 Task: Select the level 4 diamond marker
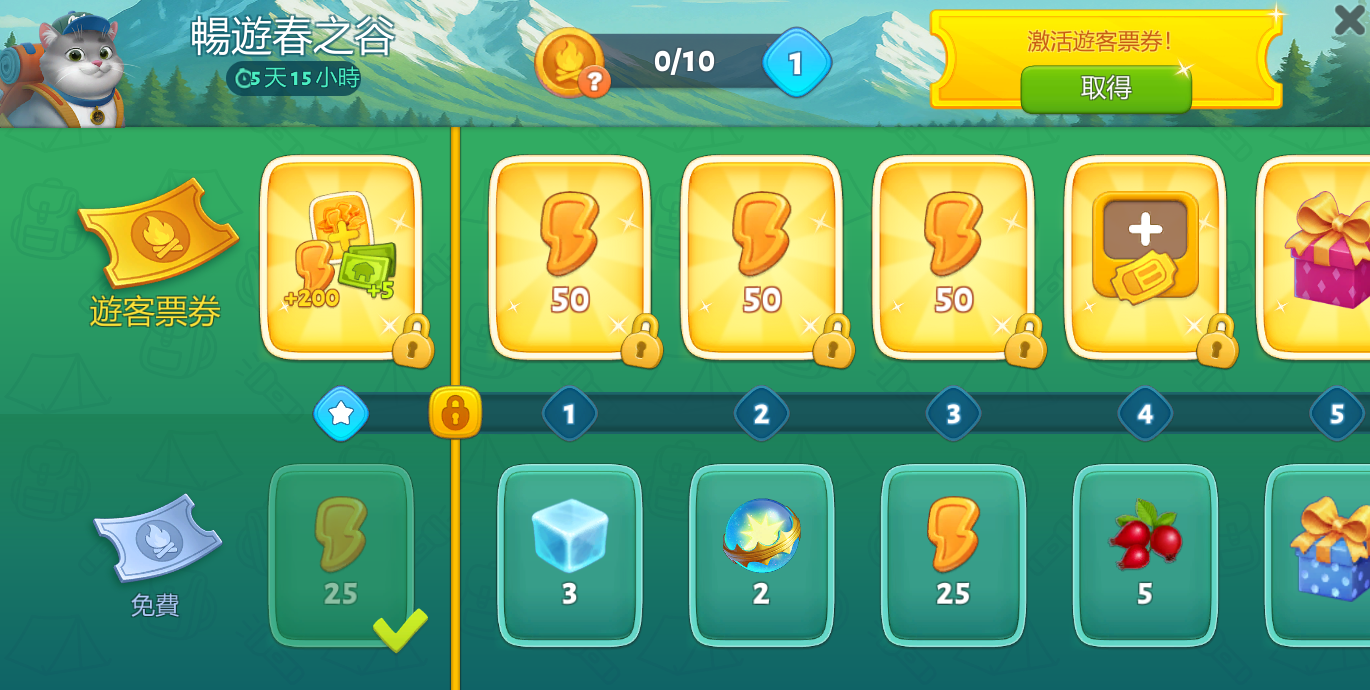[1145, 413]
